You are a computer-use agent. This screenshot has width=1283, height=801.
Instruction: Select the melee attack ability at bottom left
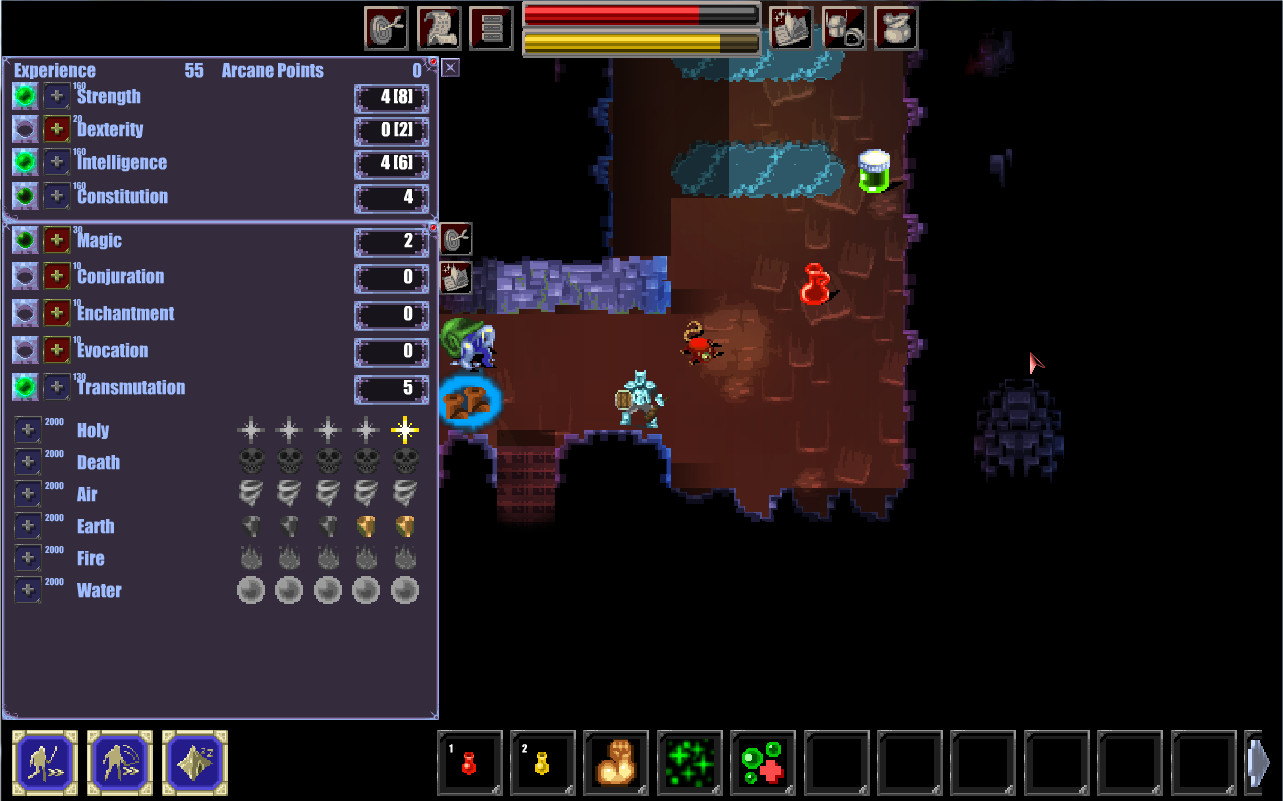coord(44,762)
